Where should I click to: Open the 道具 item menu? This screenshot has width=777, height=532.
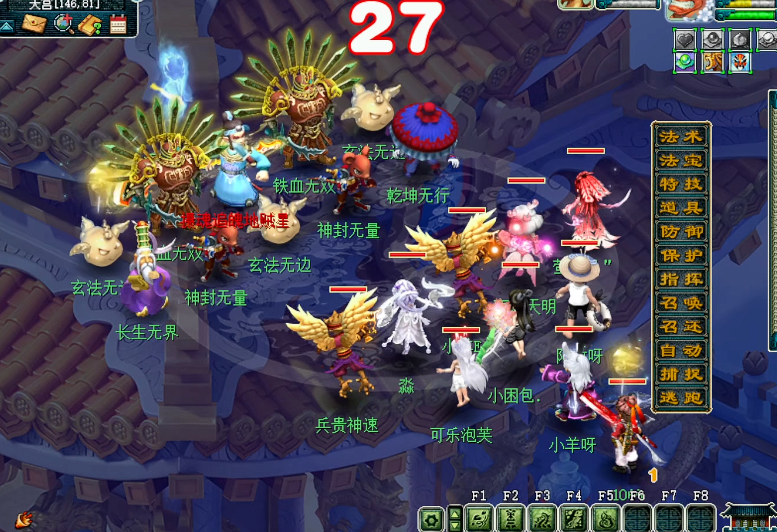[x=681, y=208]
